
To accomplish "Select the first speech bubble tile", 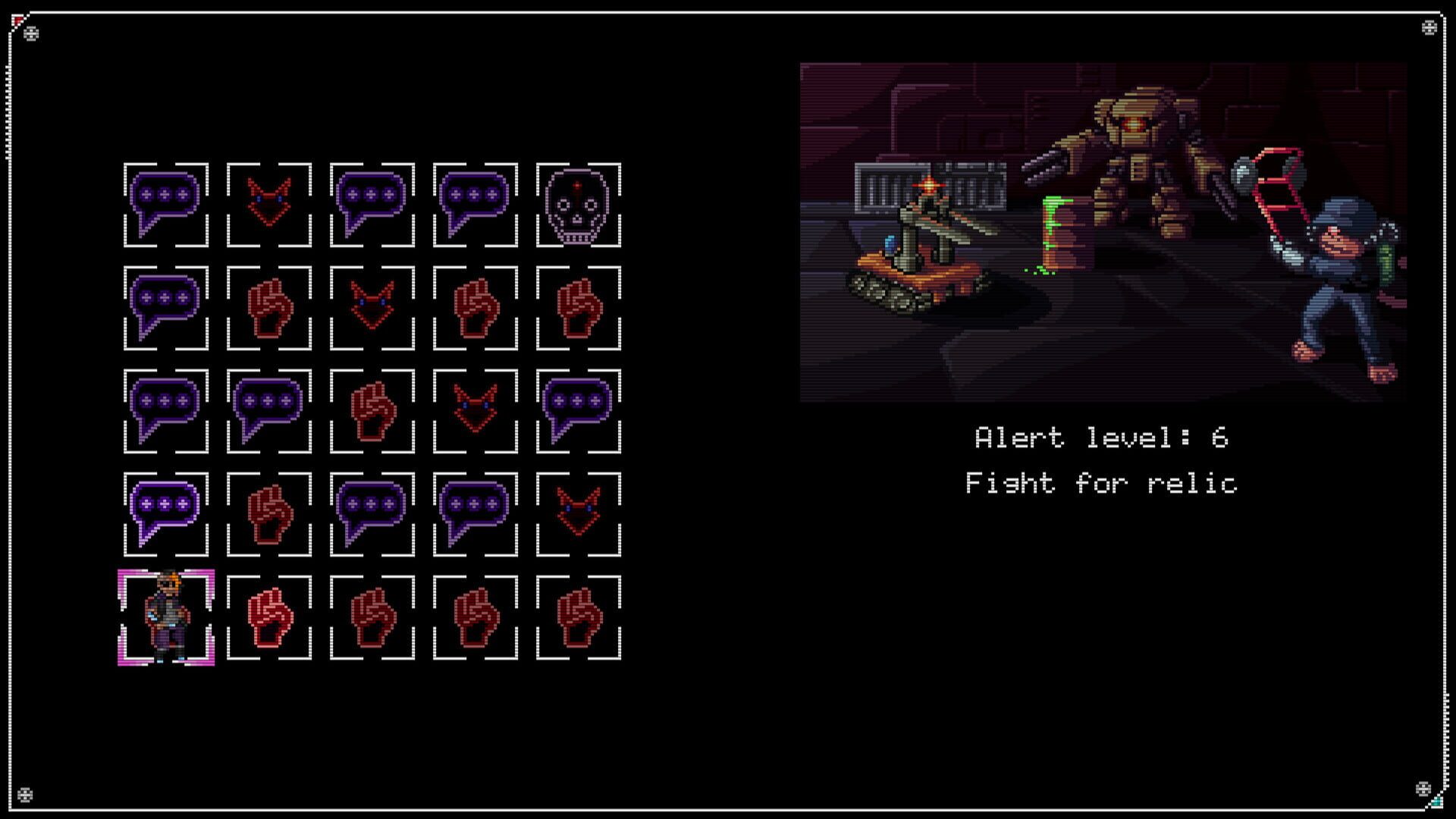I will (167, 205).
